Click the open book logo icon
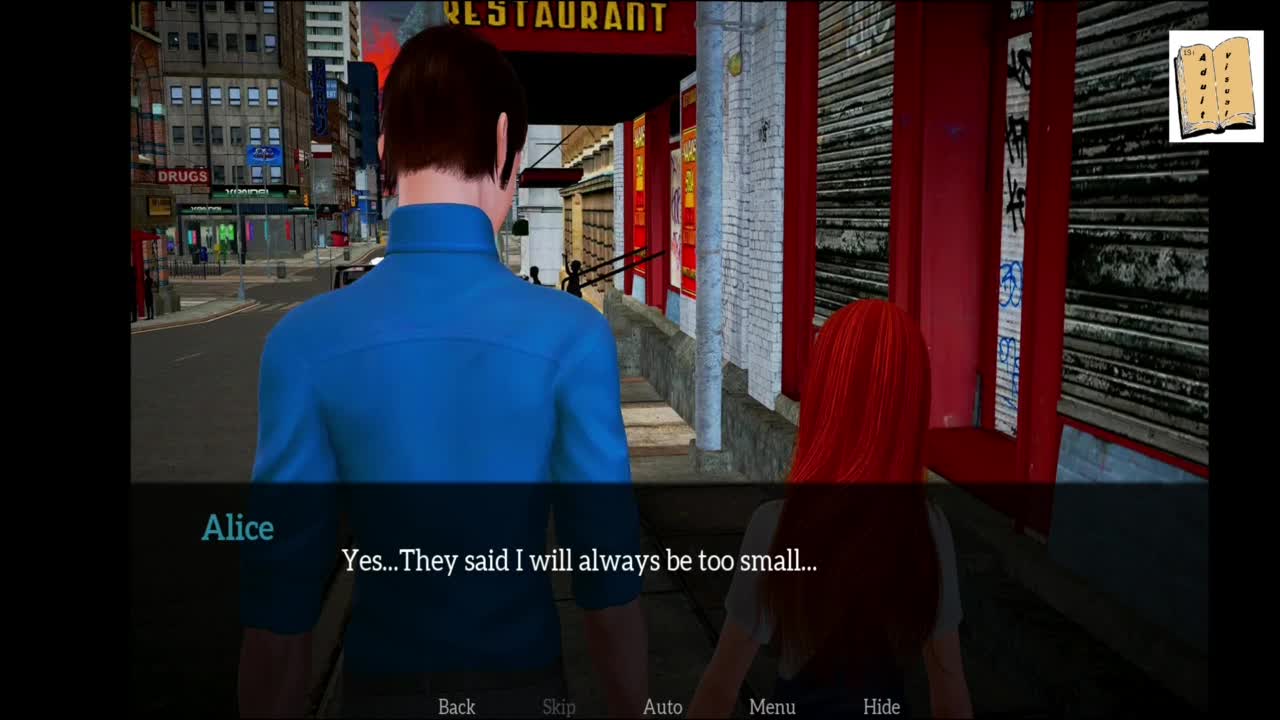This screenshot has height=720, width=1280. coord(1215,87)
